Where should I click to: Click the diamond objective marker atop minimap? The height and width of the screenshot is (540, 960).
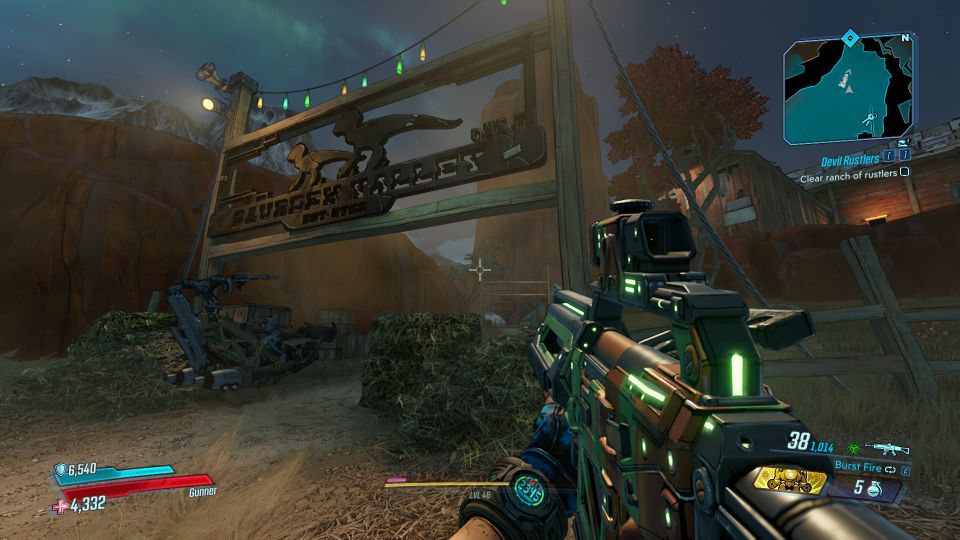click(x=850, y=37)
